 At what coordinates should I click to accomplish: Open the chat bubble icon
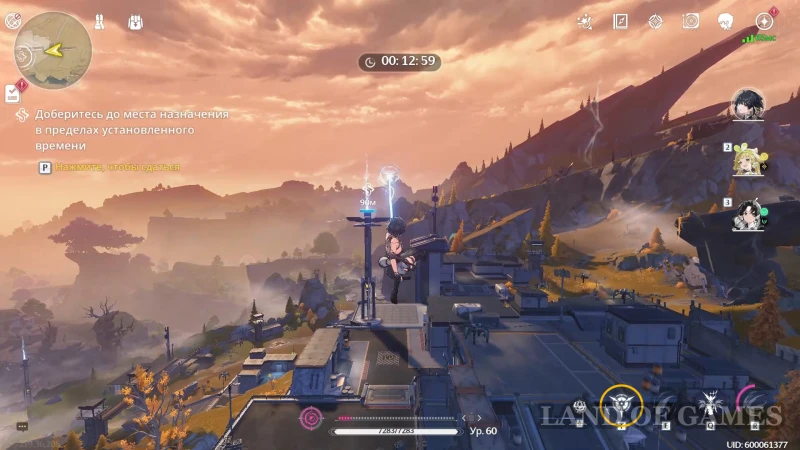point(22,427)
